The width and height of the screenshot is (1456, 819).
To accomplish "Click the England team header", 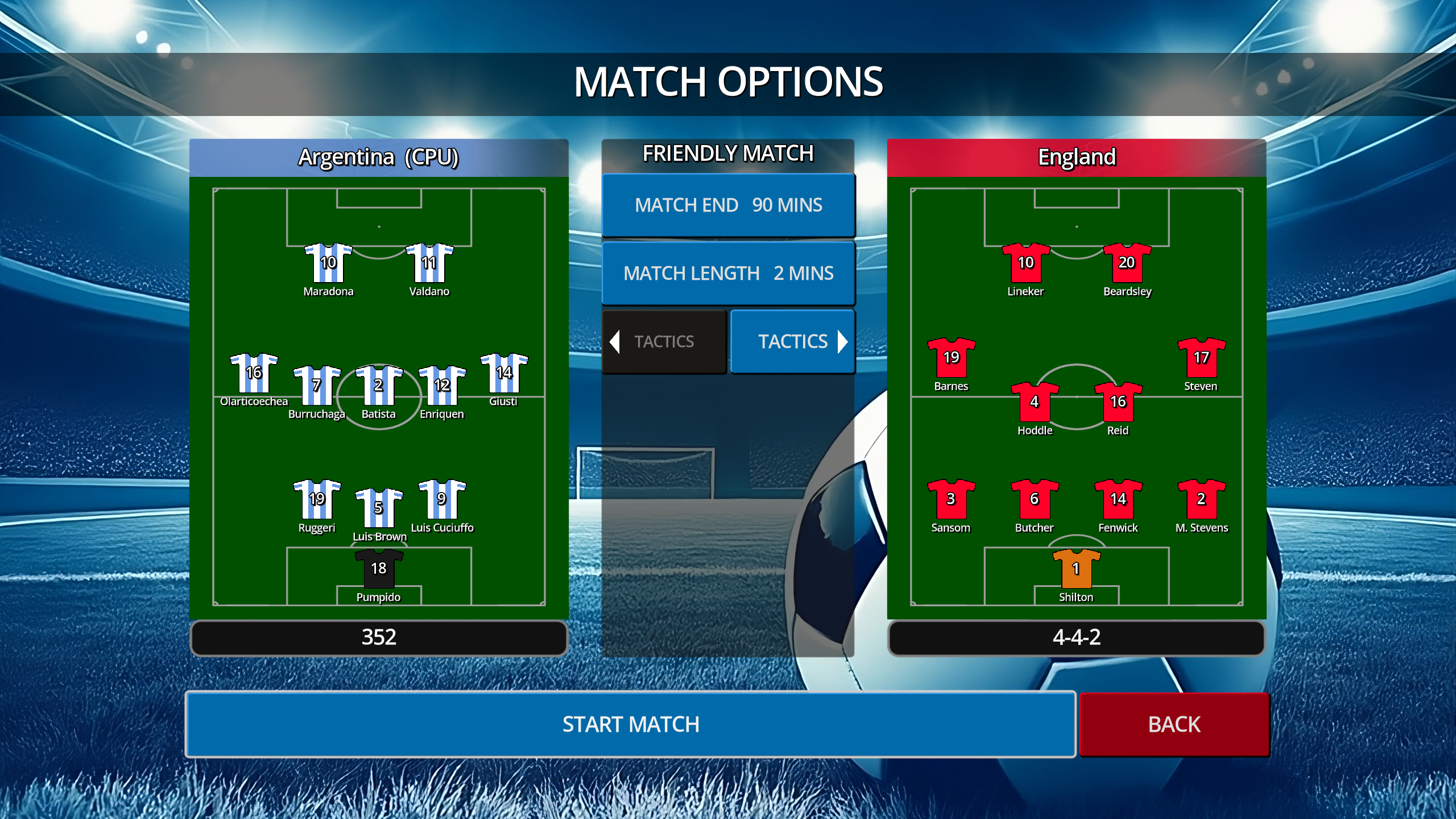I will 1076,157.
